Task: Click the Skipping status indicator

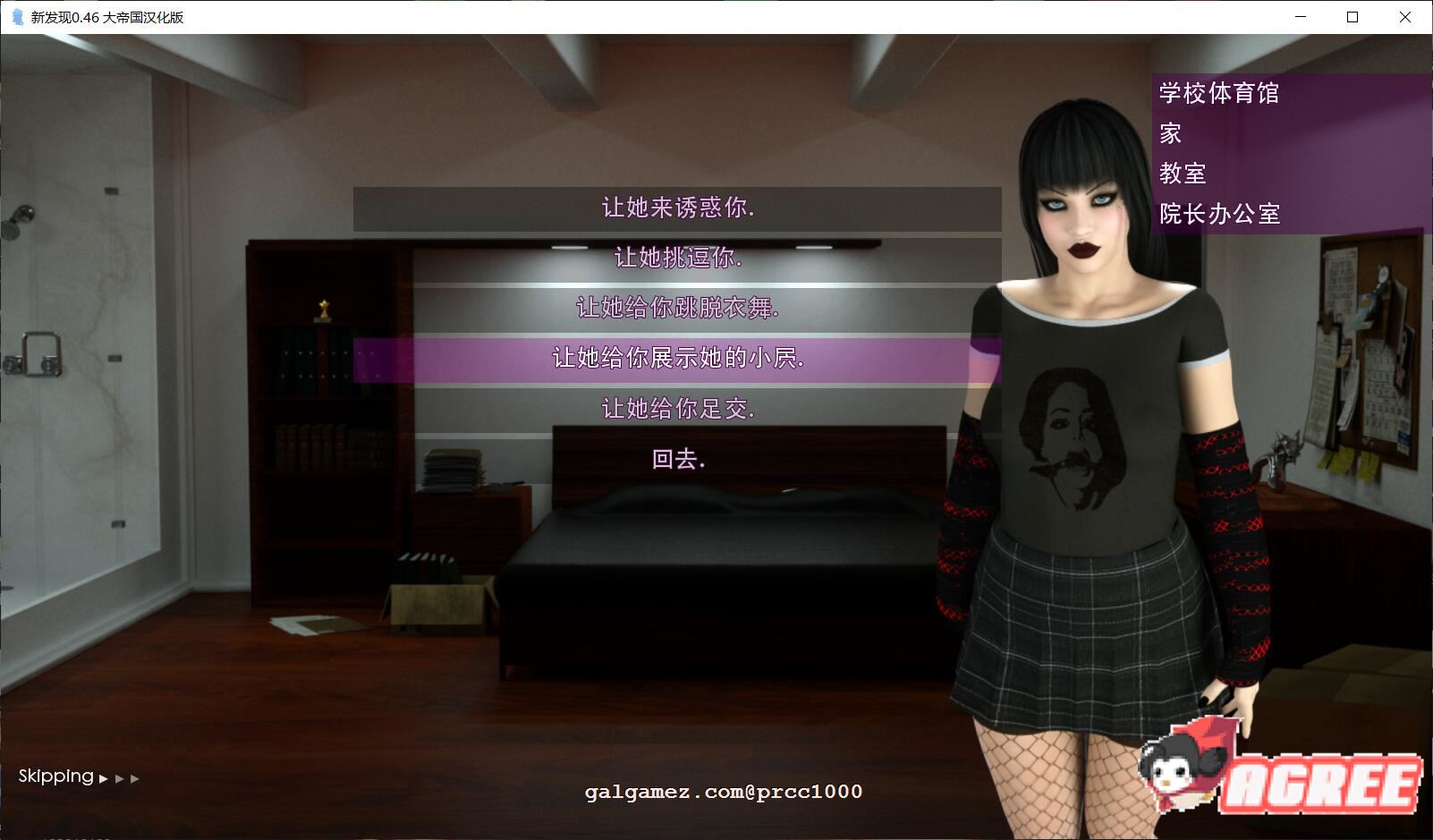Action: [55, 776]
